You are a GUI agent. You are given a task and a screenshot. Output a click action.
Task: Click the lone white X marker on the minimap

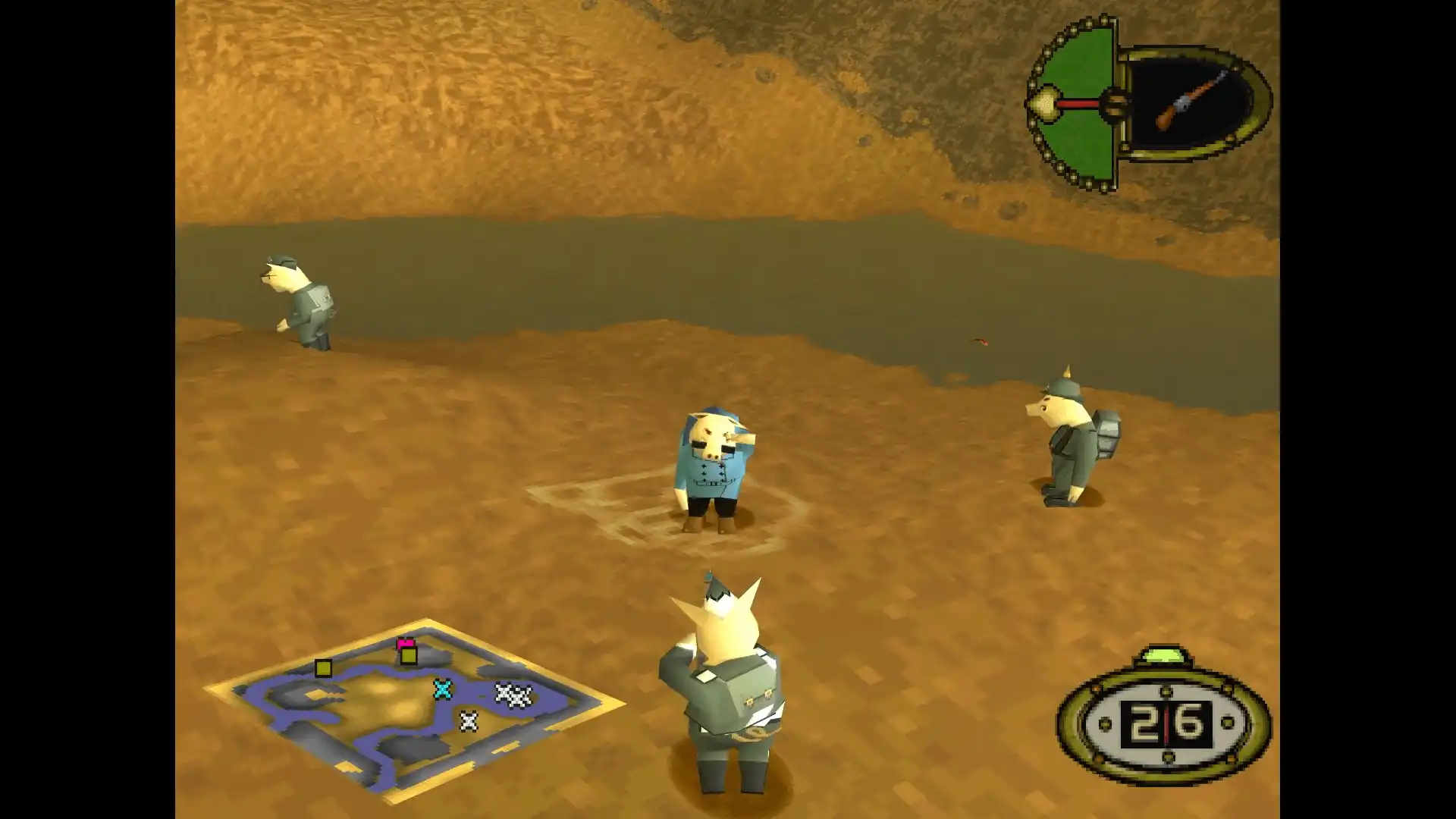pyautogui.click(x=469, y=722)
